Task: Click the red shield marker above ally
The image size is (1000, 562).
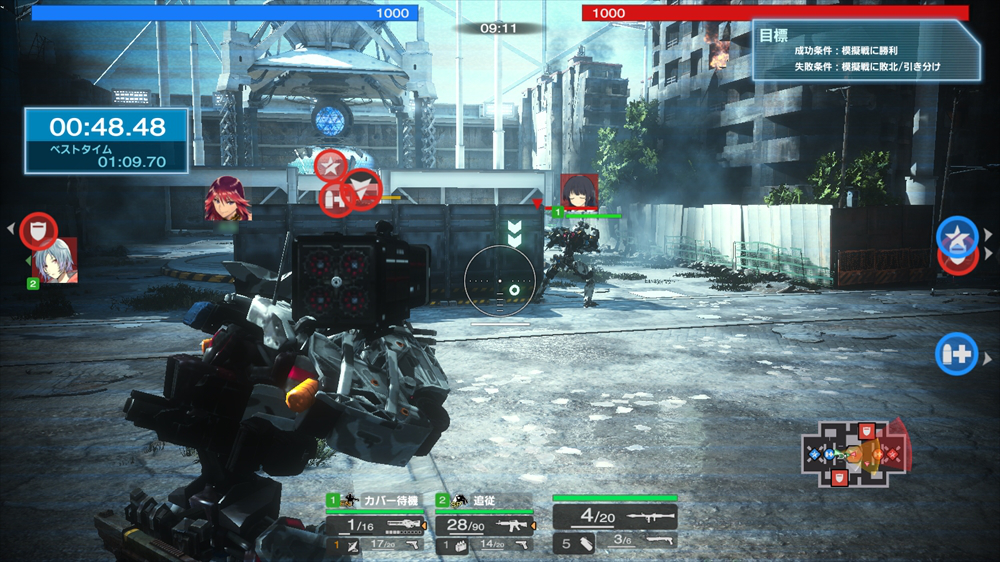Action: coord(38,231)
